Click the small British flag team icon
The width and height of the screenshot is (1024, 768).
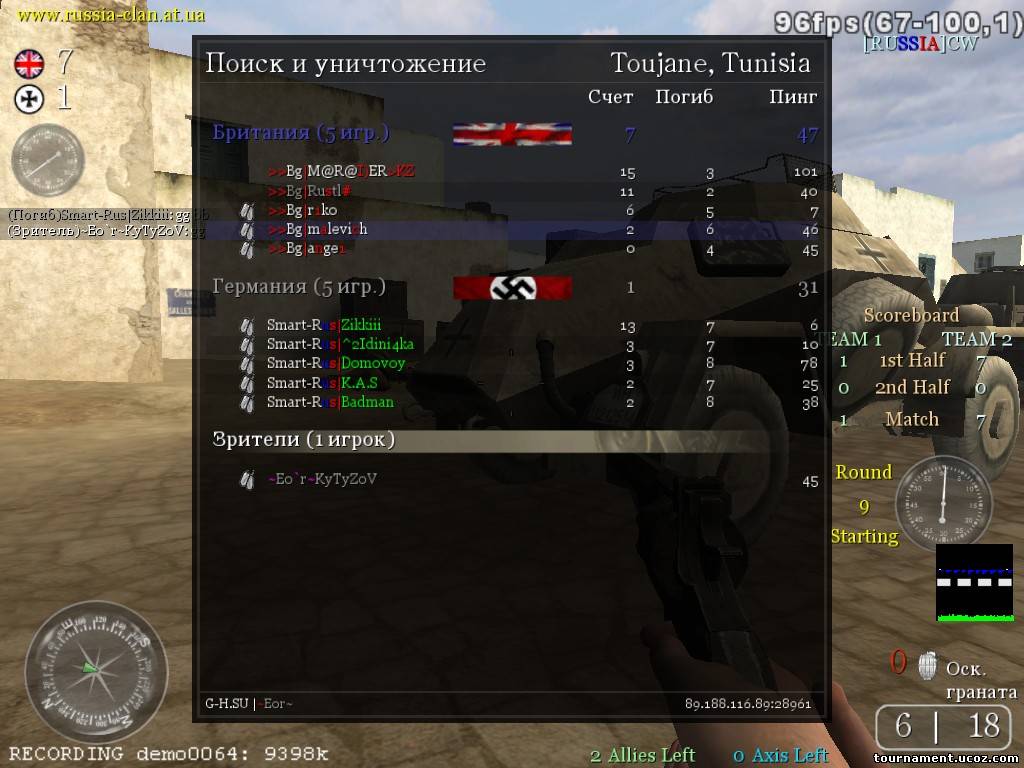[x=29, y=65]
